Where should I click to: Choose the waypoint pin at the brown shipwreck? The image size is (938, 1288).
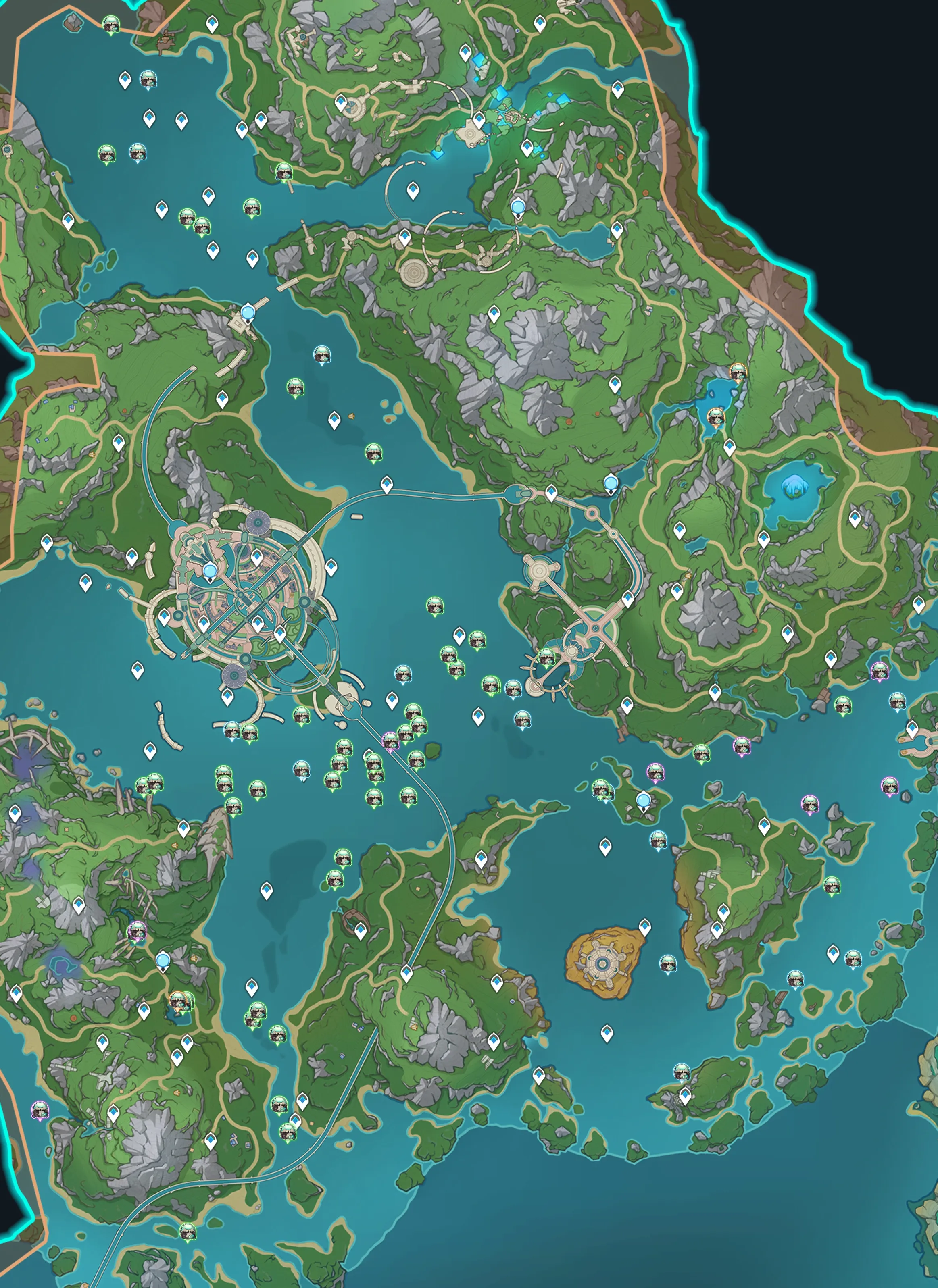click(x=360, y=930)
